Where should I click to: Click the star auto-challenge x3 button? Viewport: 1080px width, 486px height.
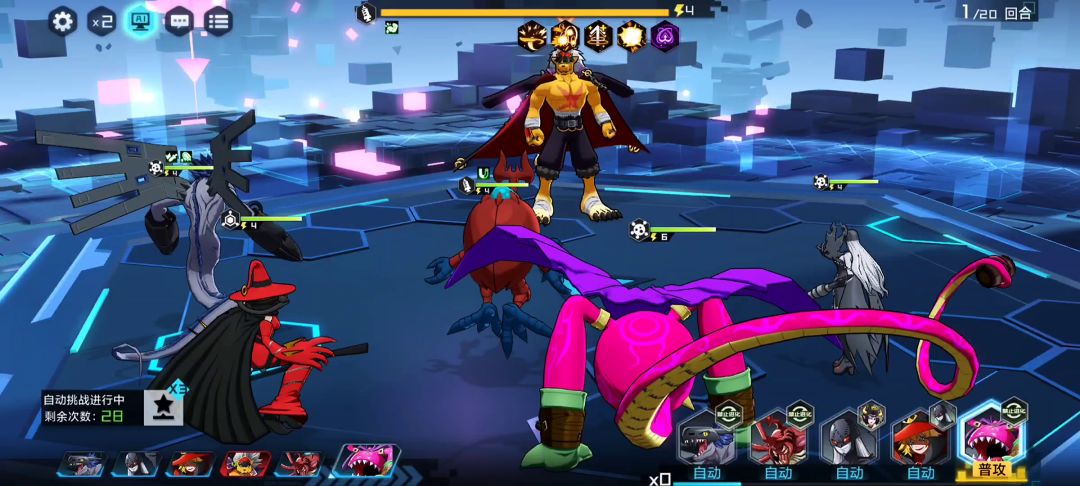click(164, 405)
